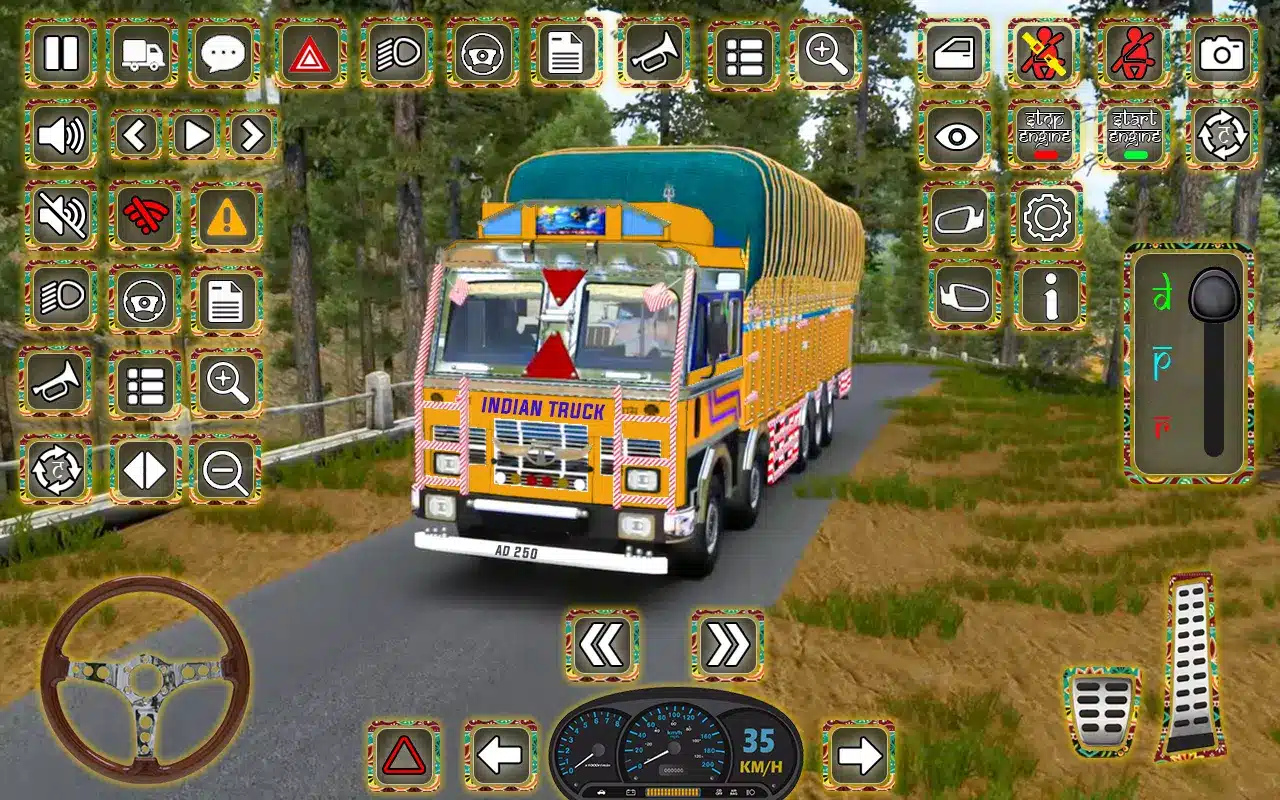Click the yellow warning triangle icon

coord(227,215)
